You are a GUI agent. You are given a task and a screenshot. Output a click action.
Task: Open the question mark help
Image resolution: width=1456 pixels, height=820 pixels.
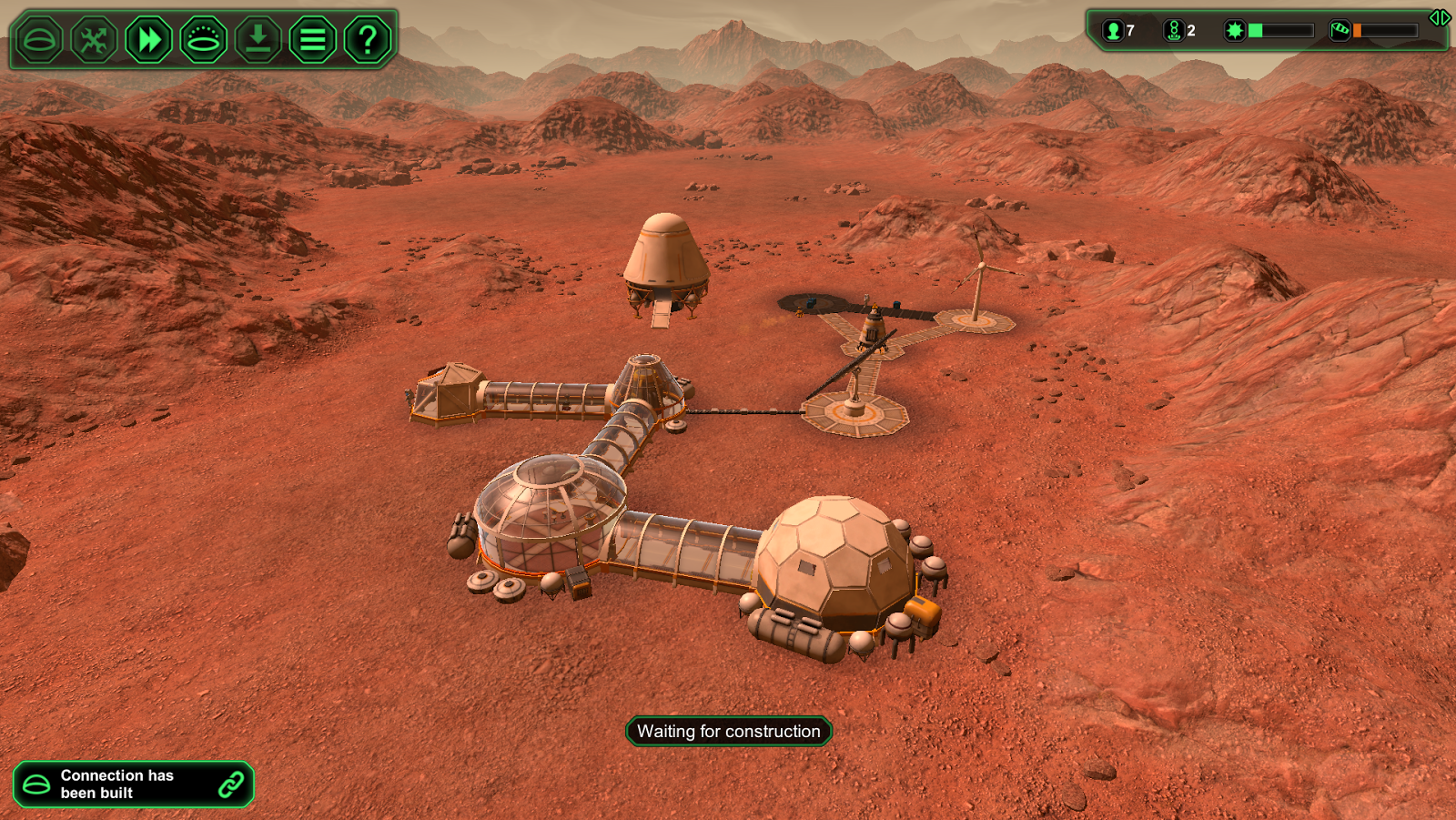coord(368,40)
